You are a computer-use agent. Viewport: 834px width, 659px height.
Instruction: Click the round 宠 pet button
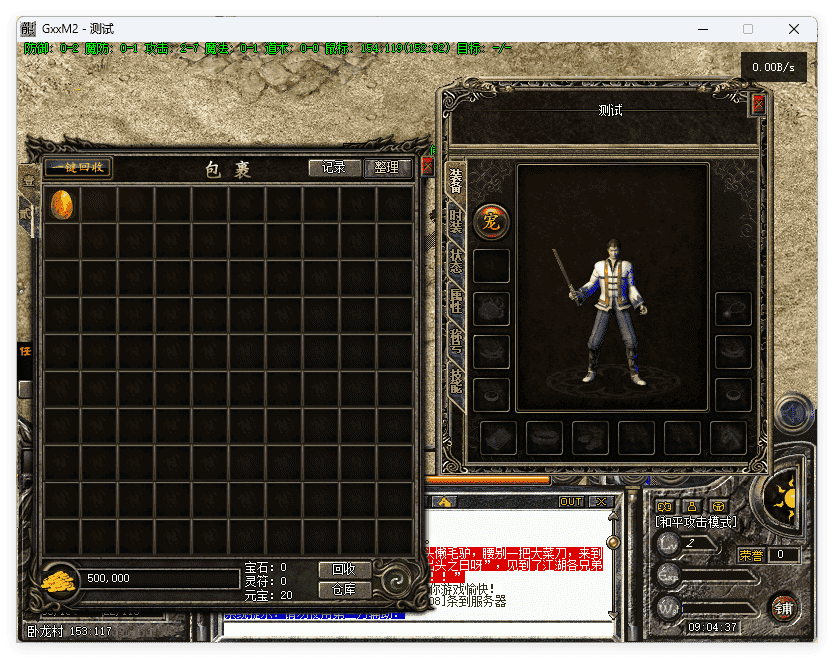[x=491, y=221]
